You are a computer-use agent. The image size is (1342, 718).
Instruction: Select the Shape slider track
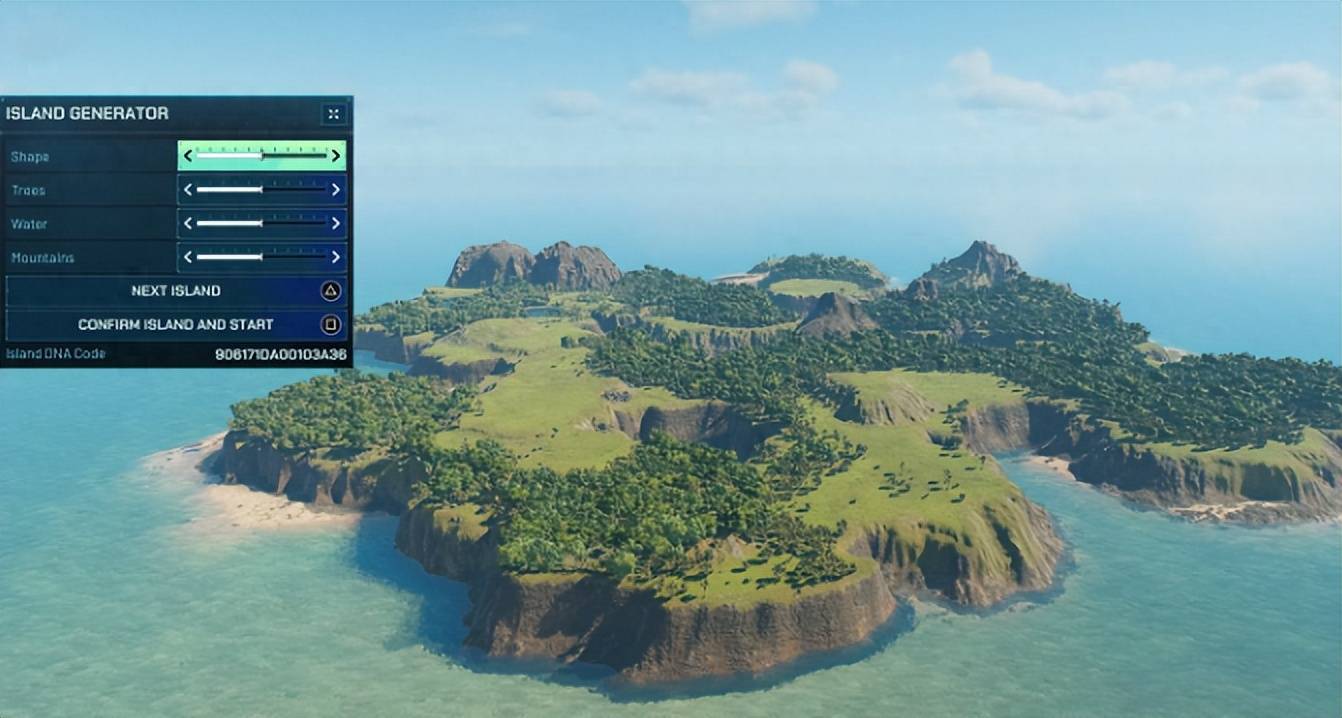tap(262, 156)
